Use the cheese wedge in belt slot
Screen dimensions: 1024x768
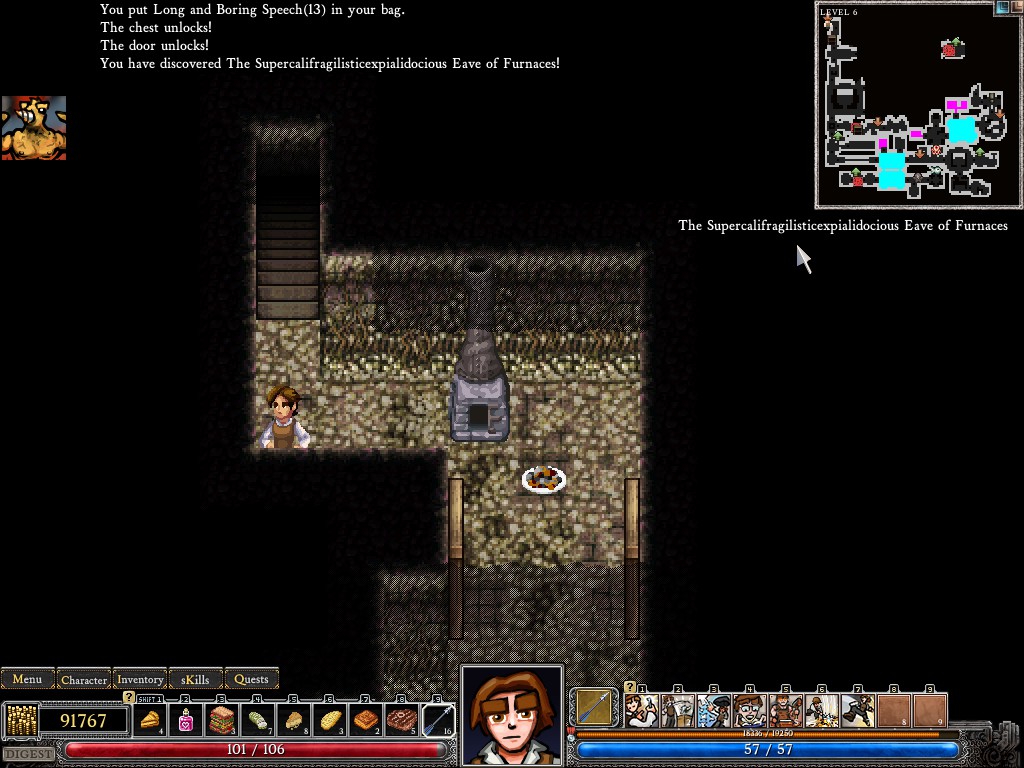pyautogui.click(x=150, y=719)
